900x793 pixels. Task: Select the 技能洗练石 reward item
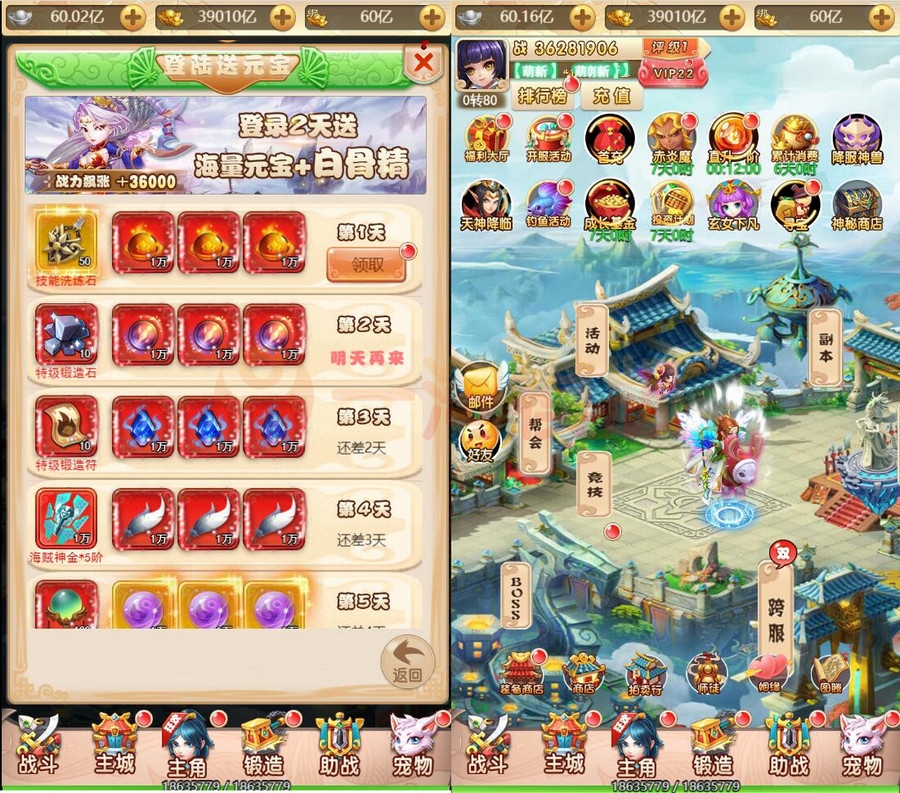coord(66,243)
